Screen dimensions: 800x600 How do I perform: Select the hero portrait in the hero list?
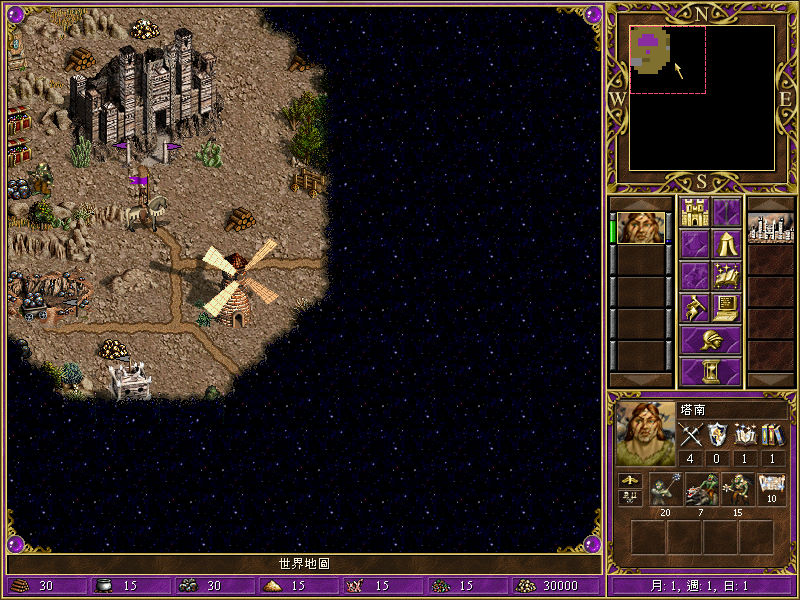click(x=638, y=228)
